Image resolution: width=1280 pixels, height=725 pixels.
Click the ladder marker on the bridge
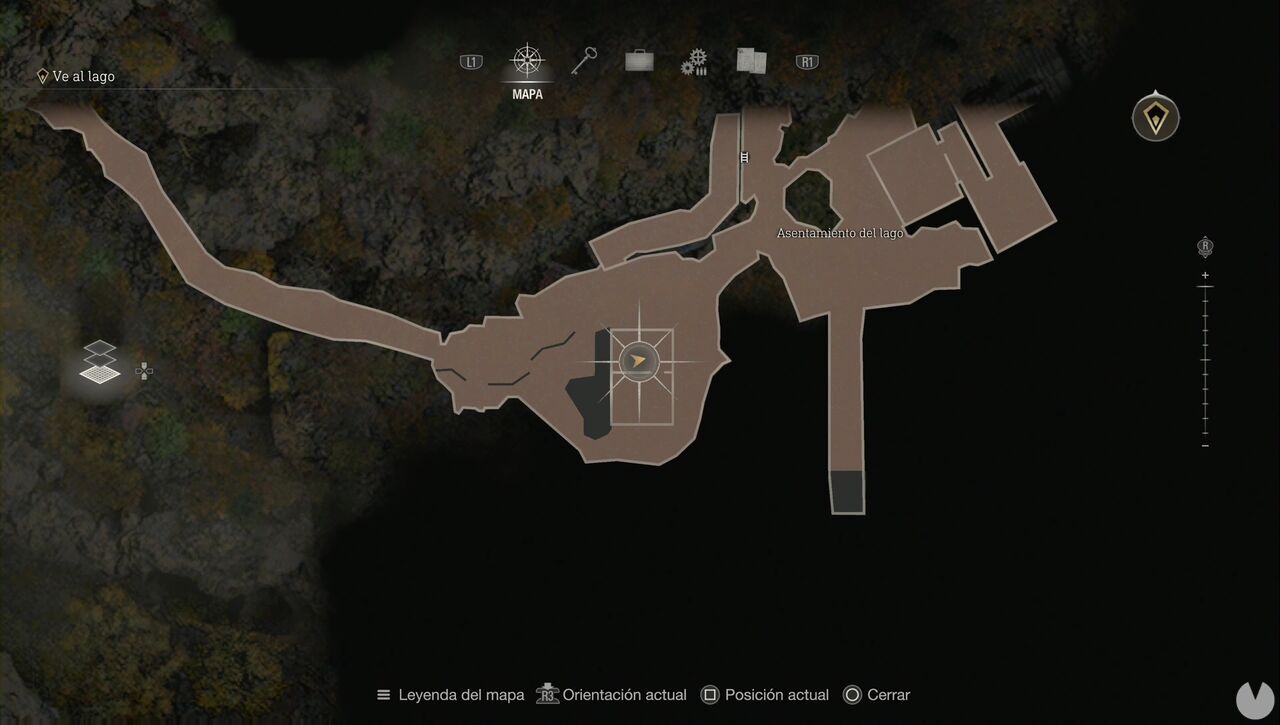point(743,156)
